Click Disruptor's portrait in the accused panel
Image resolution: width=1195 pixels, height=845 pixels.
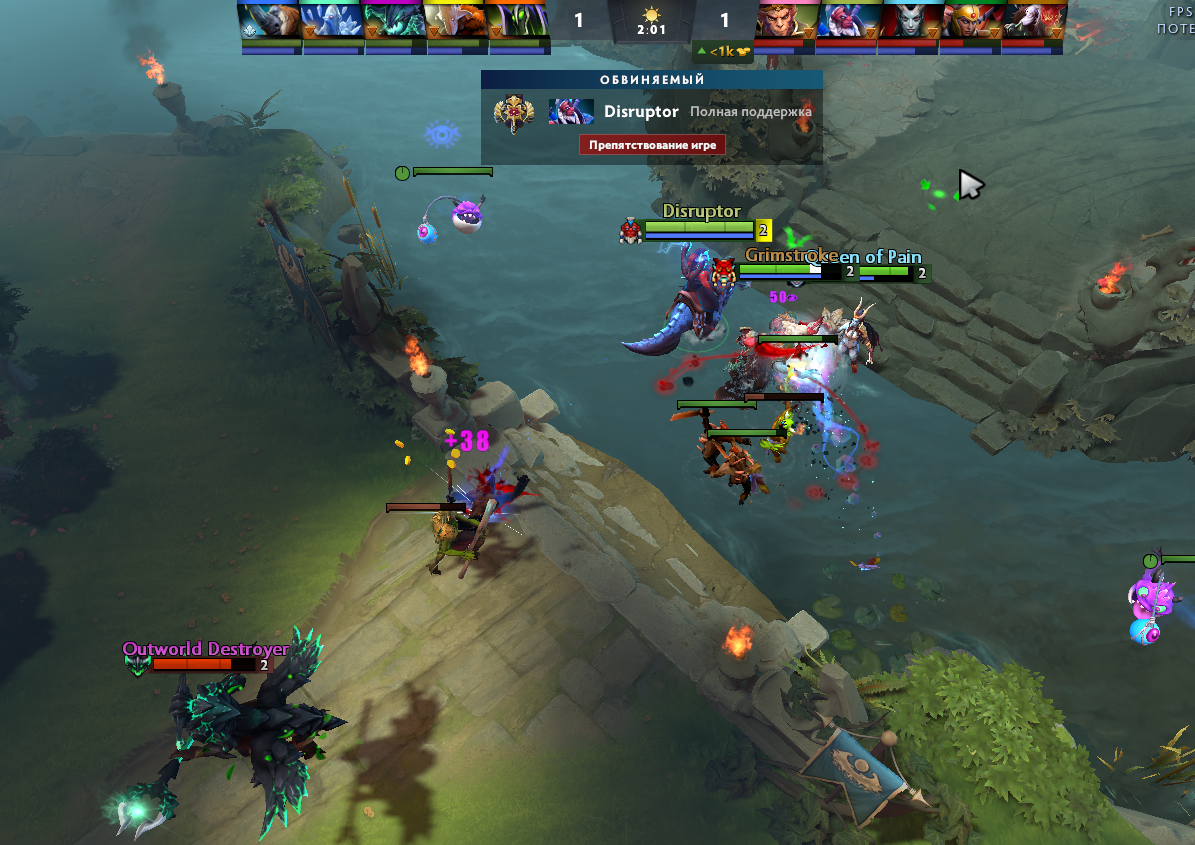pos(571,112)
